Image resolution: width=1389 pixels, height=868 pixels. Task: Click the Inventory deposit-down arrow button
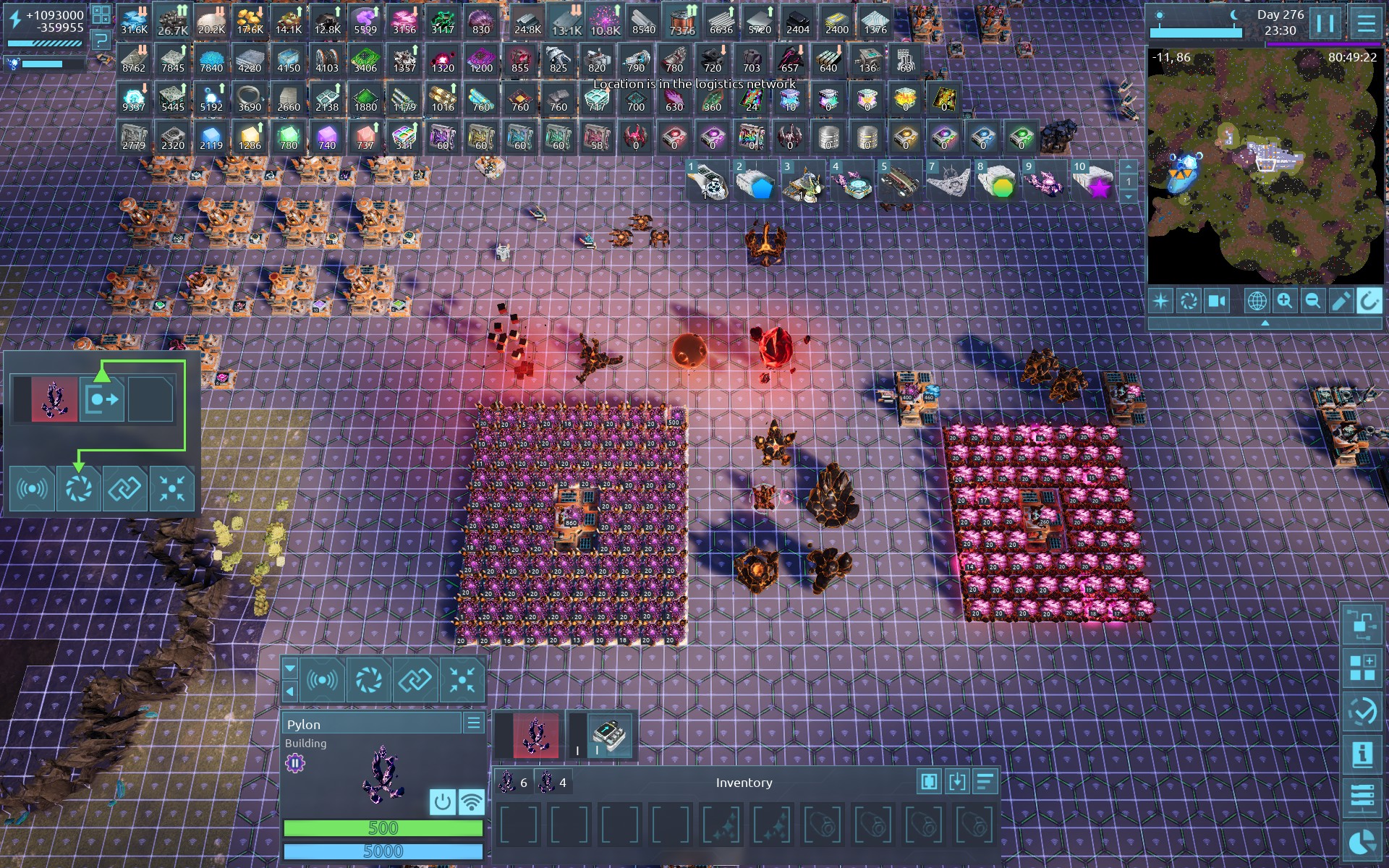tap(957, 781)
